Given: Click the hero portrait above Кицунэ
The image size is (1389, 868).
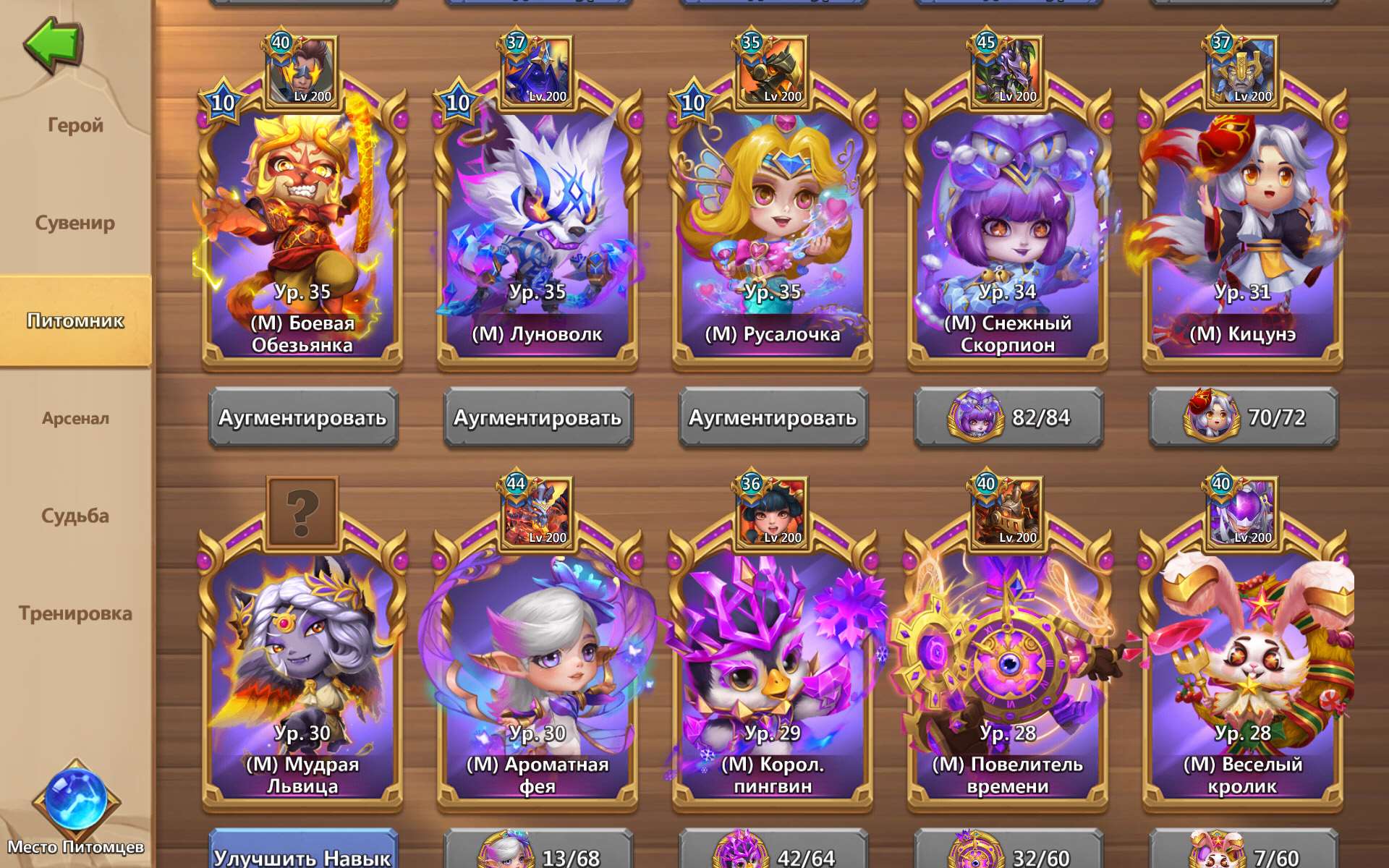Looking at the screenshot, I should pyautogui.click(x=1241, y=69).
